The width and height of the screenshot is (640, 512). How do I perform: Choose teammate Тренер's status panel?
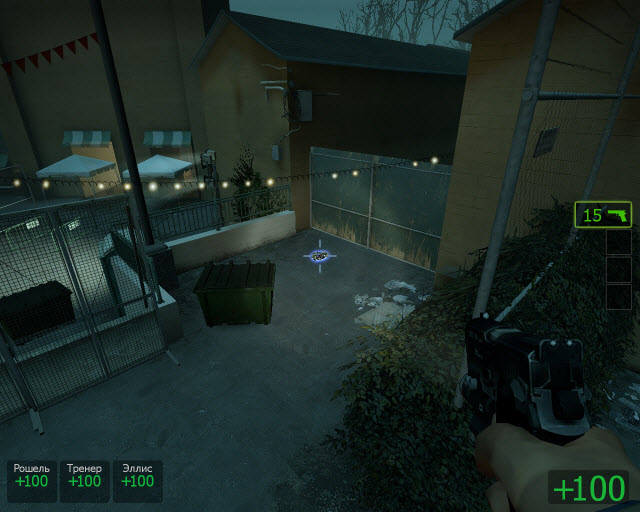pyautogui.click(x=84, y=476)
